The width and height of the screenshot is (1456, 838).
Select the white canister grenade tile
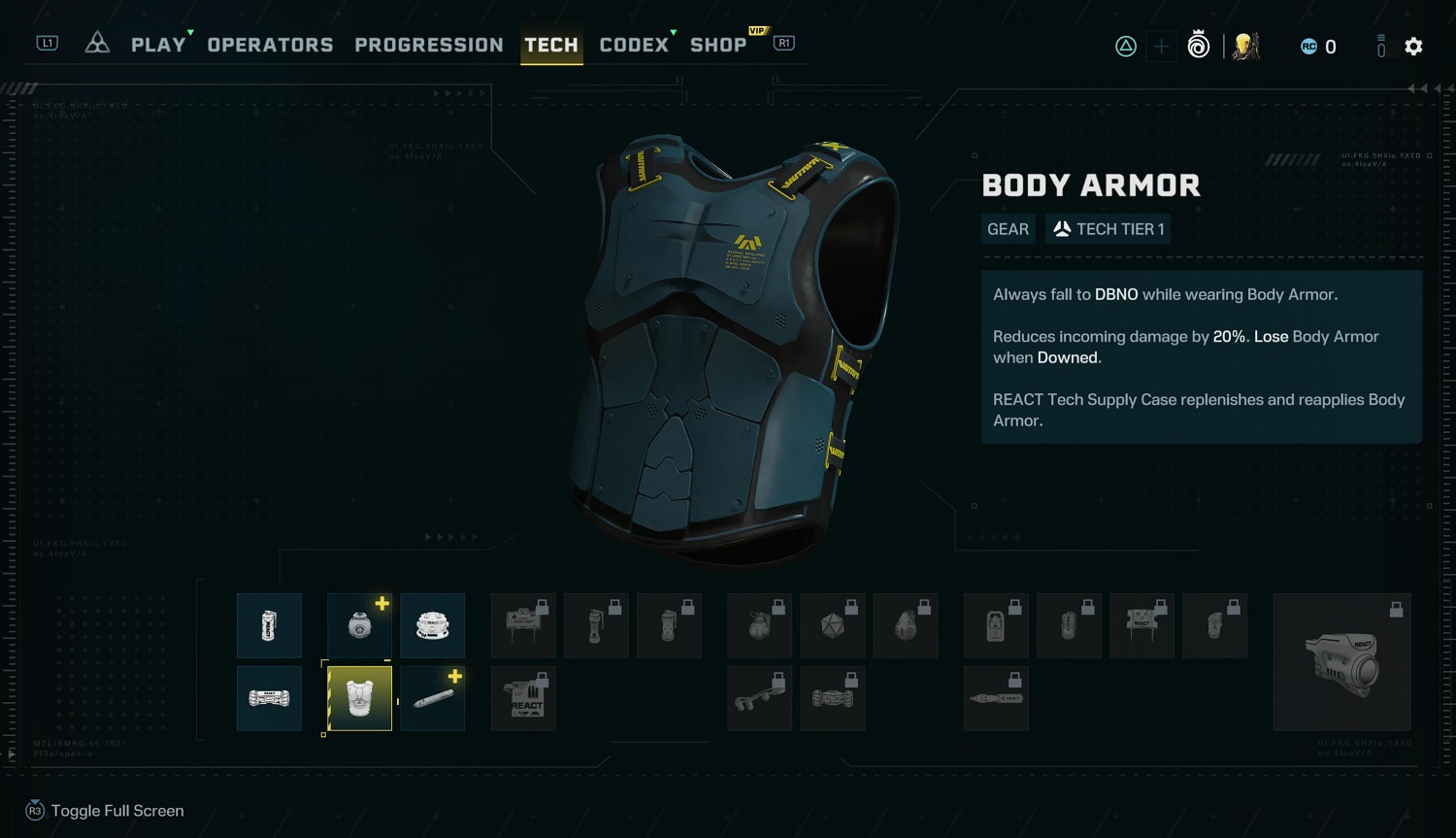point(269,625)
